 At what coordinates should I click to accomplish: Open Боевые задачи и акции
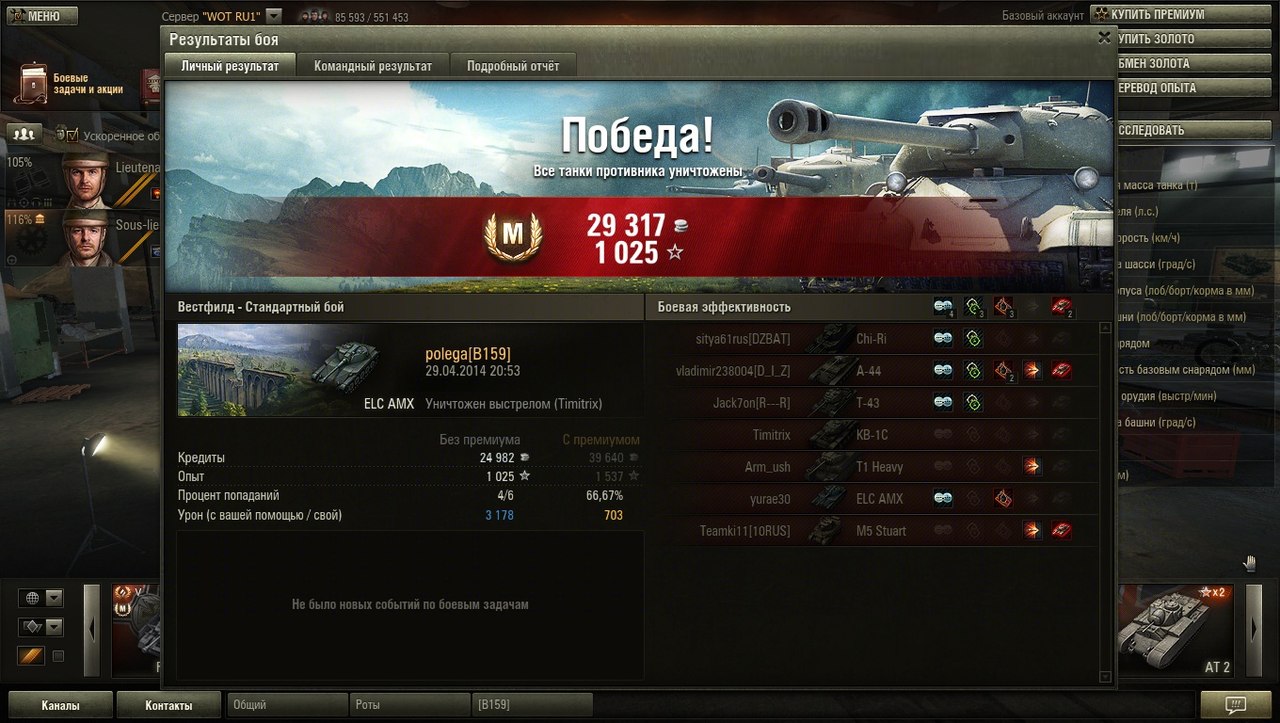[70, 84]
